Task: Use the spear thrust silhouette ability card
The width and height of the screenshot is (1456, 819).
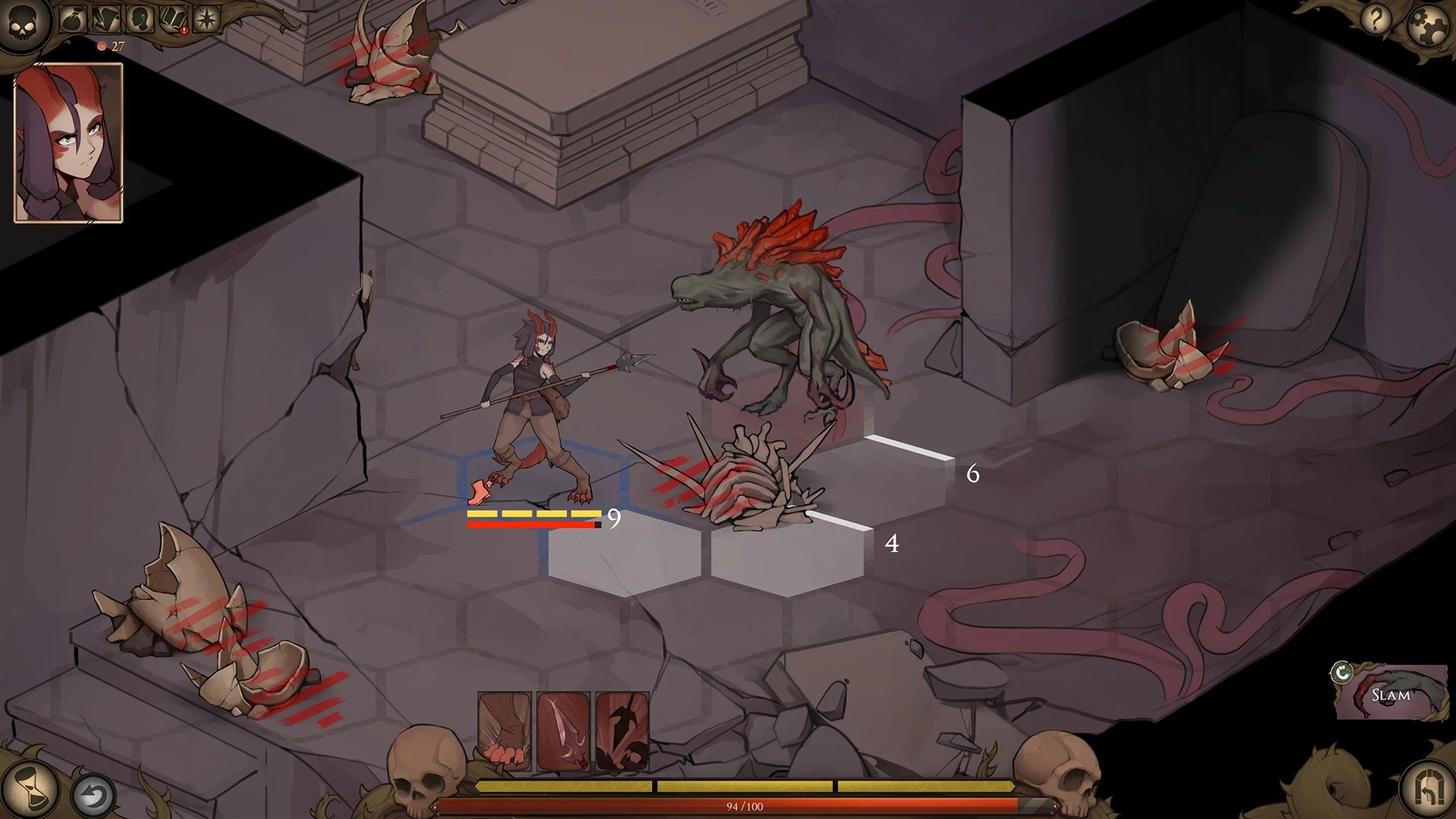Action: coord(622,732)
